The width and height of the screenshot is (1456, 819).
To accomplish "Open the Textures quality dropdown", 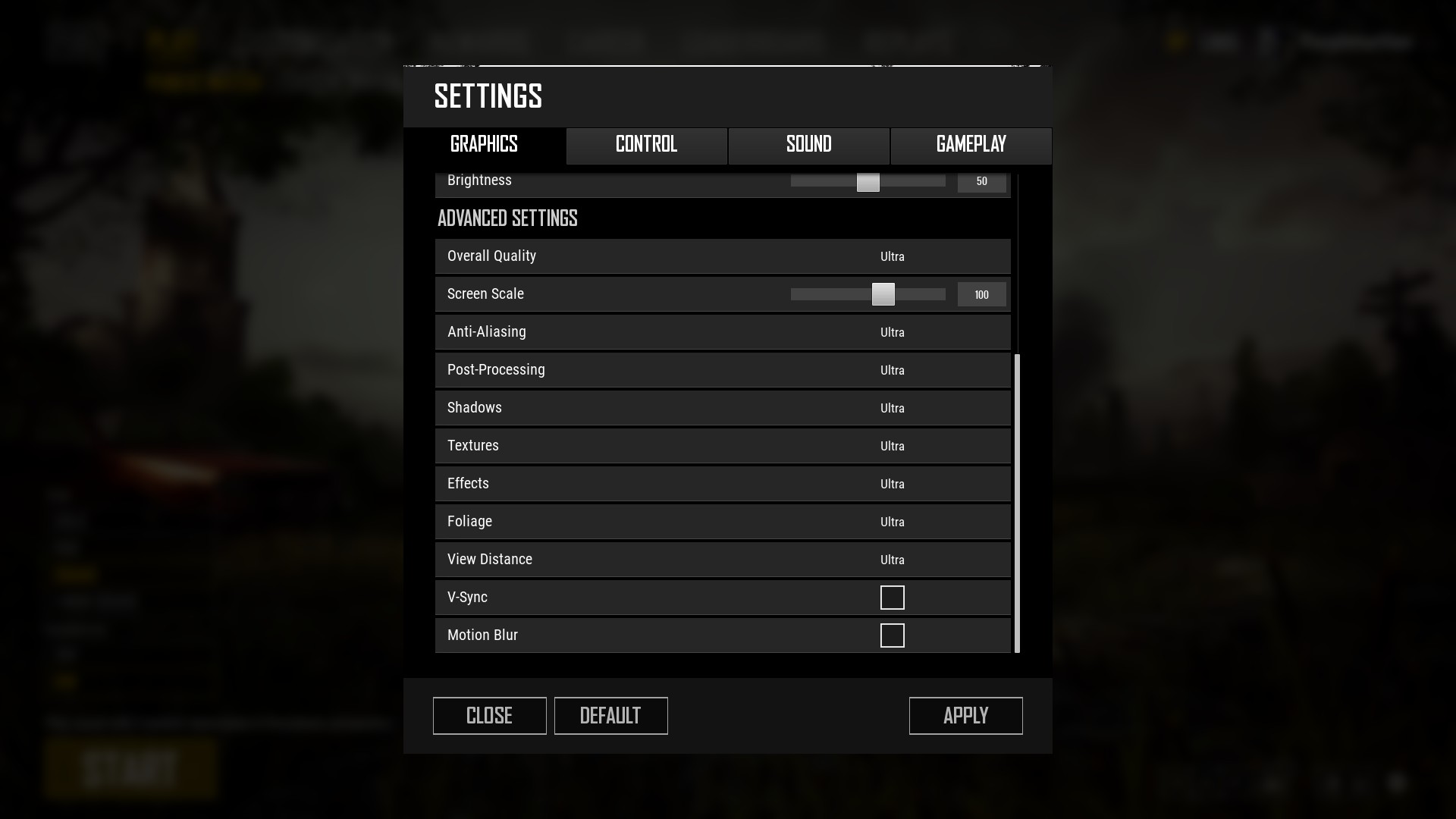I will click(x=893, y=447).
